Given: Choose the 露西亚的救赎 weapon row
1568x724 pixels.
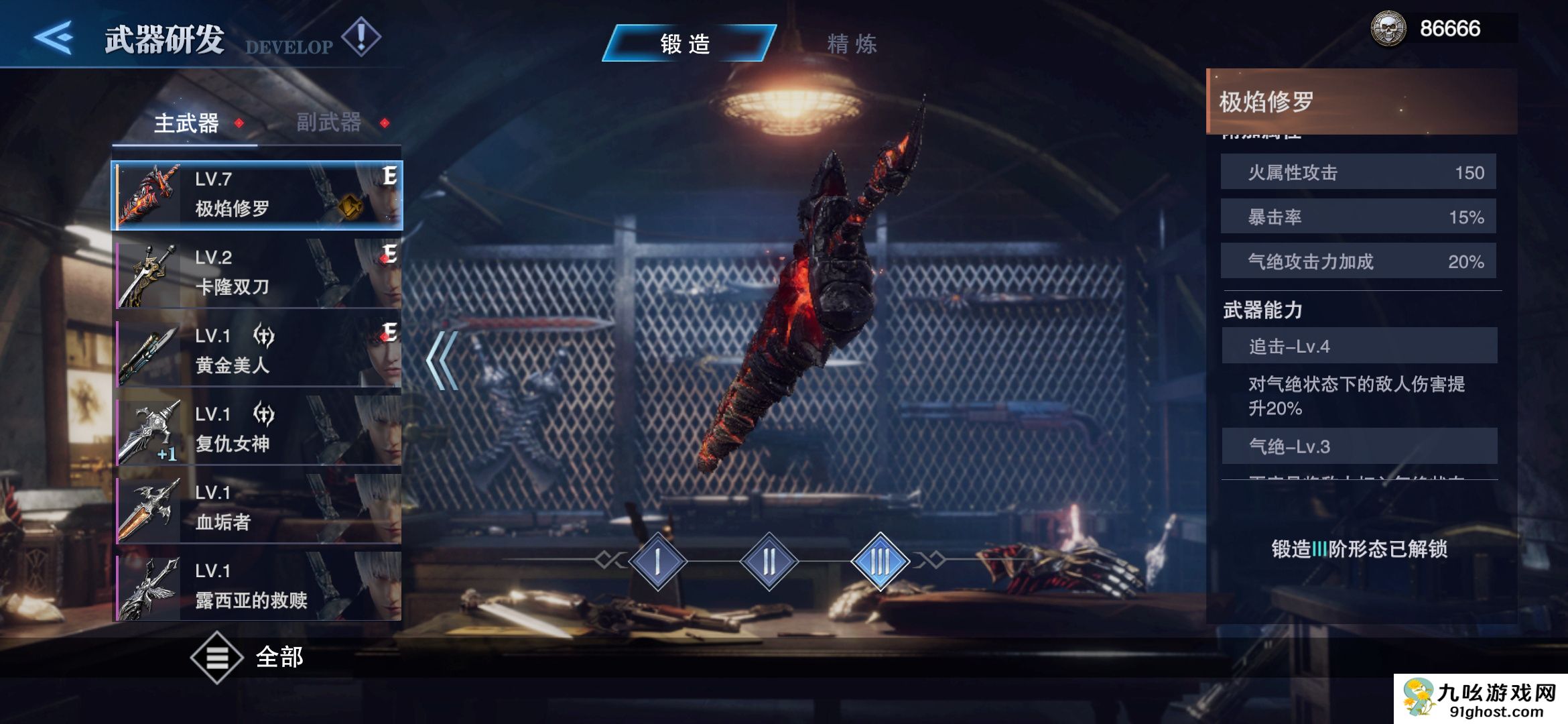Looking at the screenshot, I should click(x=257, y=586).
